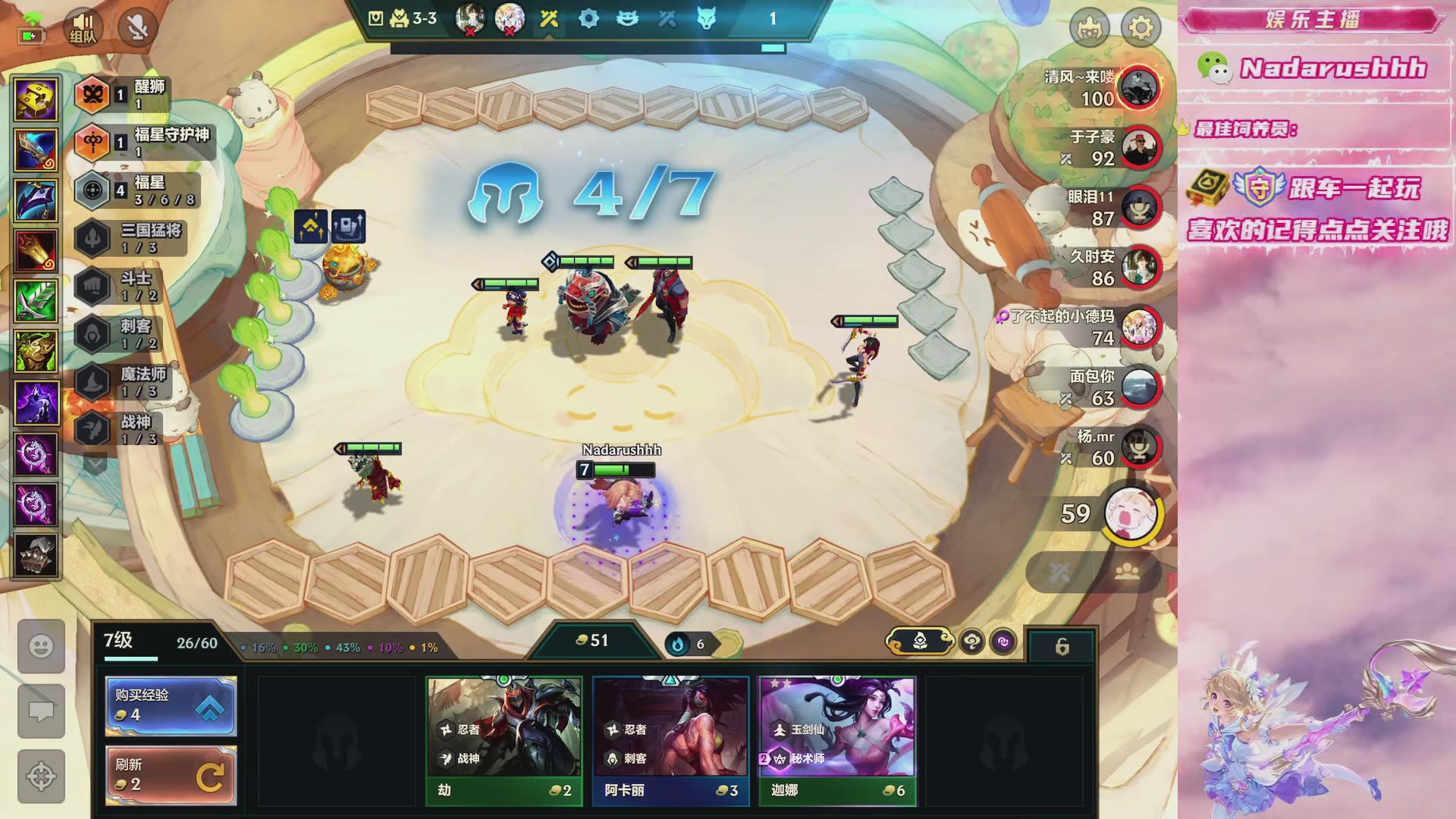
Task: Spectate player 于子豪 in the scoreboard
Action: point(1141,148)
